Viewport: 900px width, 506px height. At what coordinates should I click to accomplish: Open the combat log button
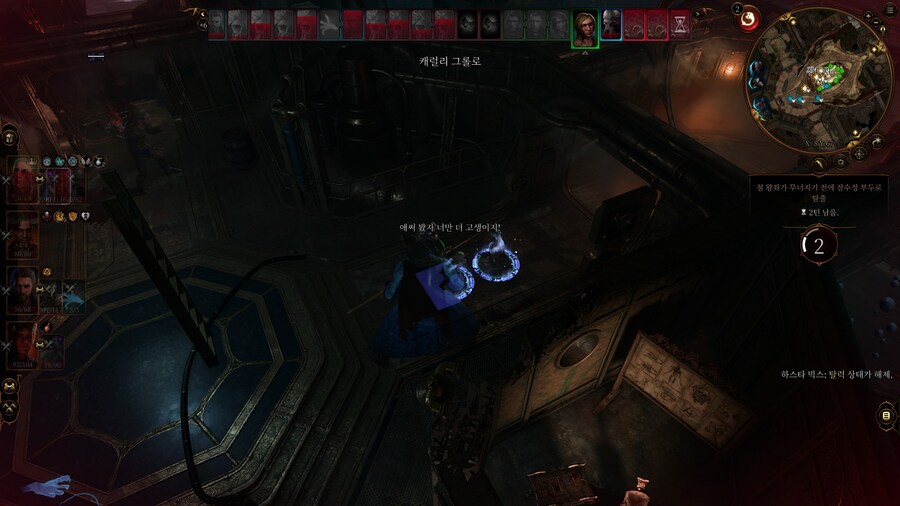[x=885, y=415]
